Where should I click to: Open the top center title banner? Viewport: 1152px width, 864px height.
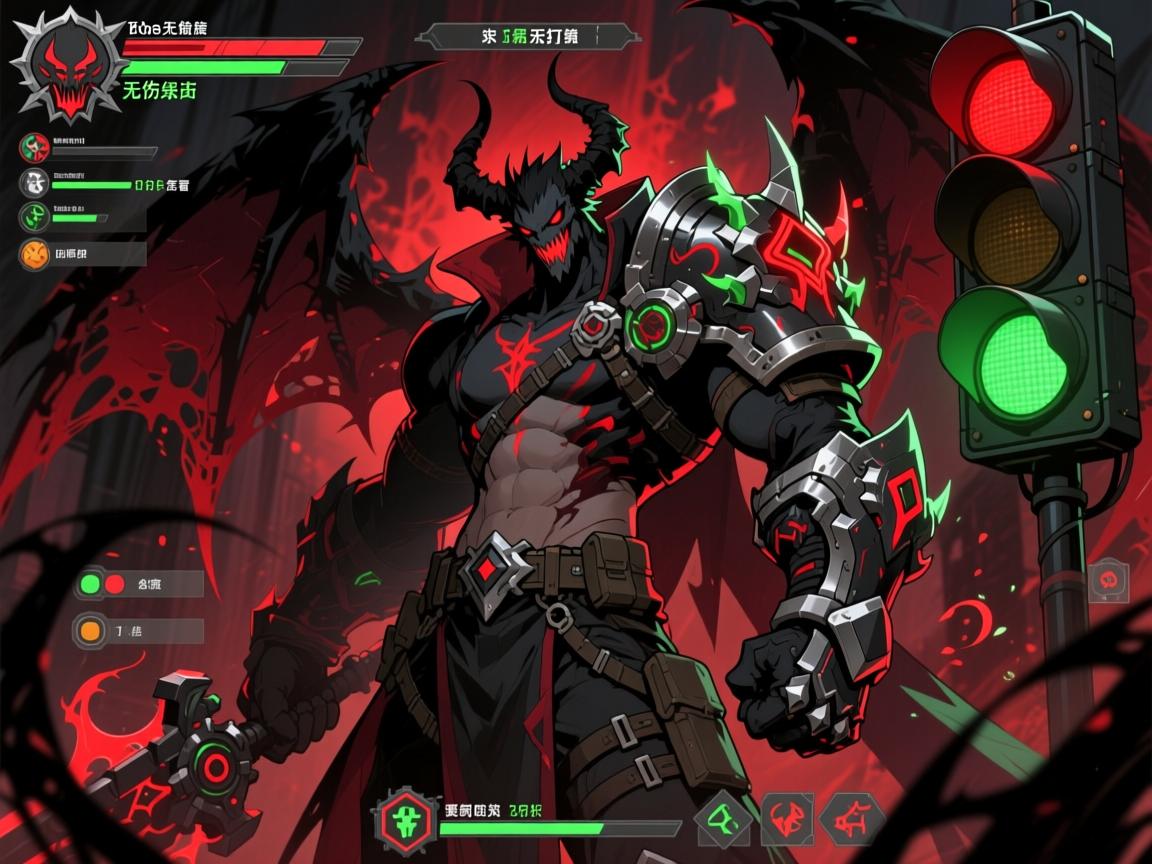pyautogui.click(x=527, y=37)
